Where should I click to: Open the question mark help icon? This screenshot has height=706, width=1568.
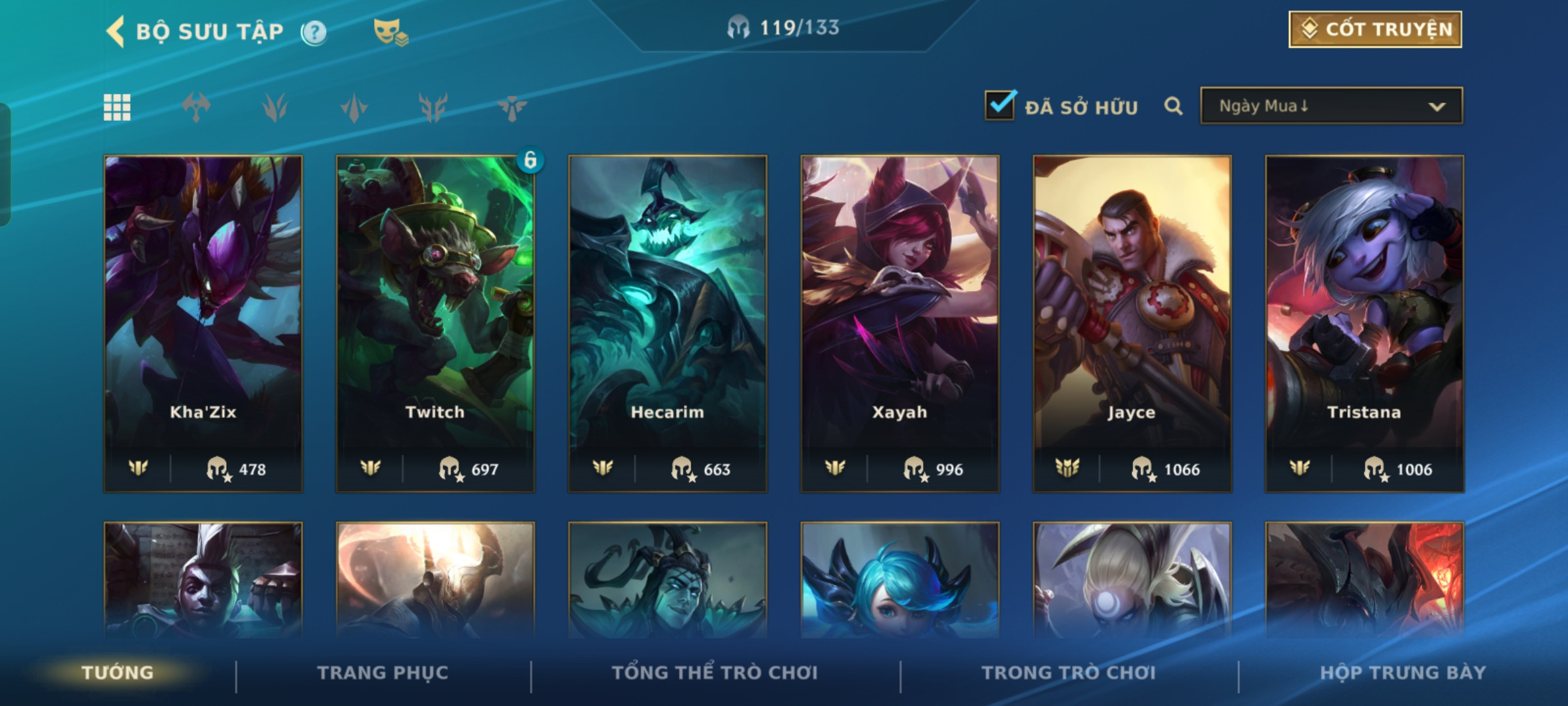[x=314, y=32]
